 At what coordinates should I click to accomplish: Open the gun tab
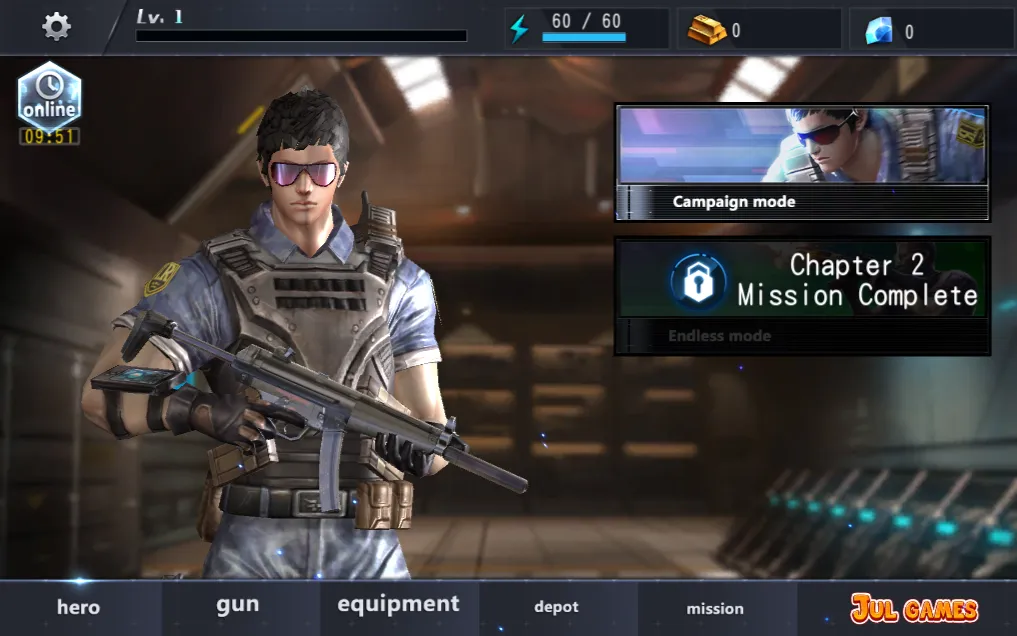point(238,605)
